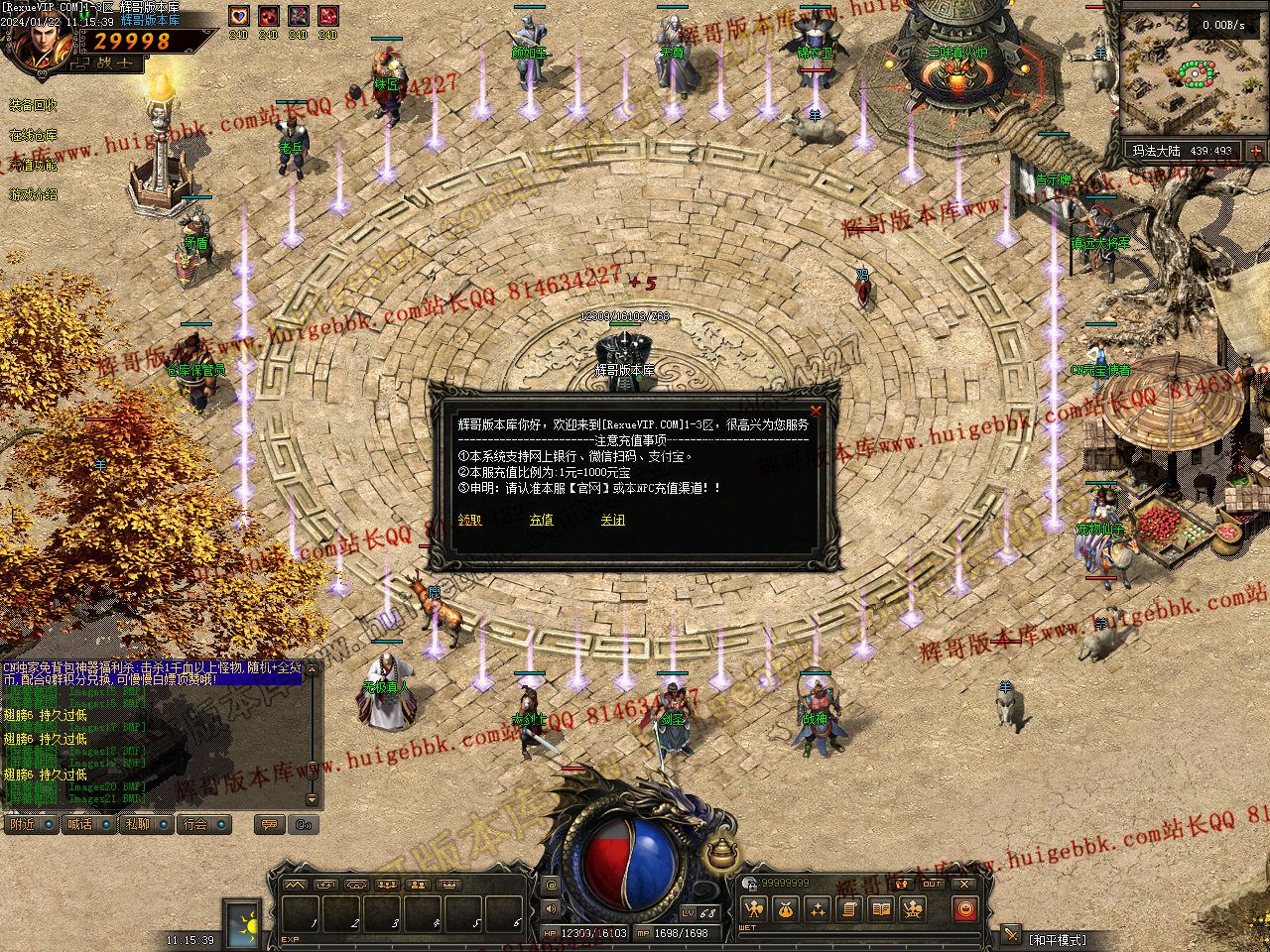Open the bag (money pouch) icon
1270x952 pixels.
point(787,908)
